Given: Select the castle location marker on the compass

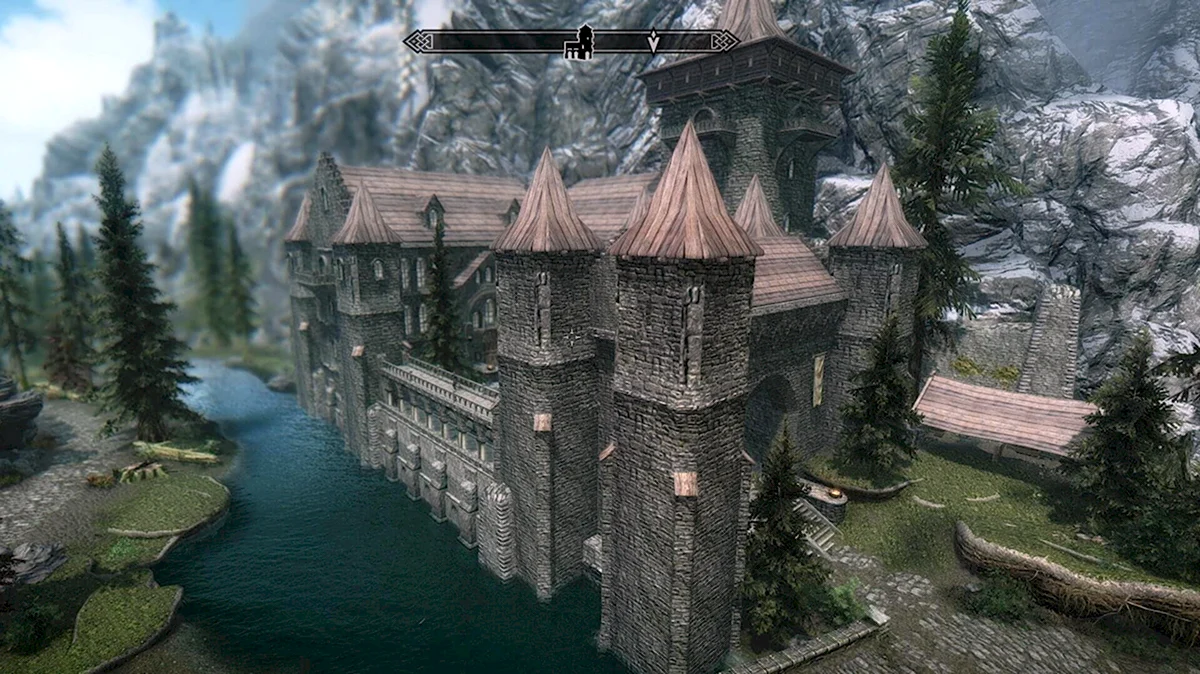Looking at the screenshot, I should coord(580,43).
